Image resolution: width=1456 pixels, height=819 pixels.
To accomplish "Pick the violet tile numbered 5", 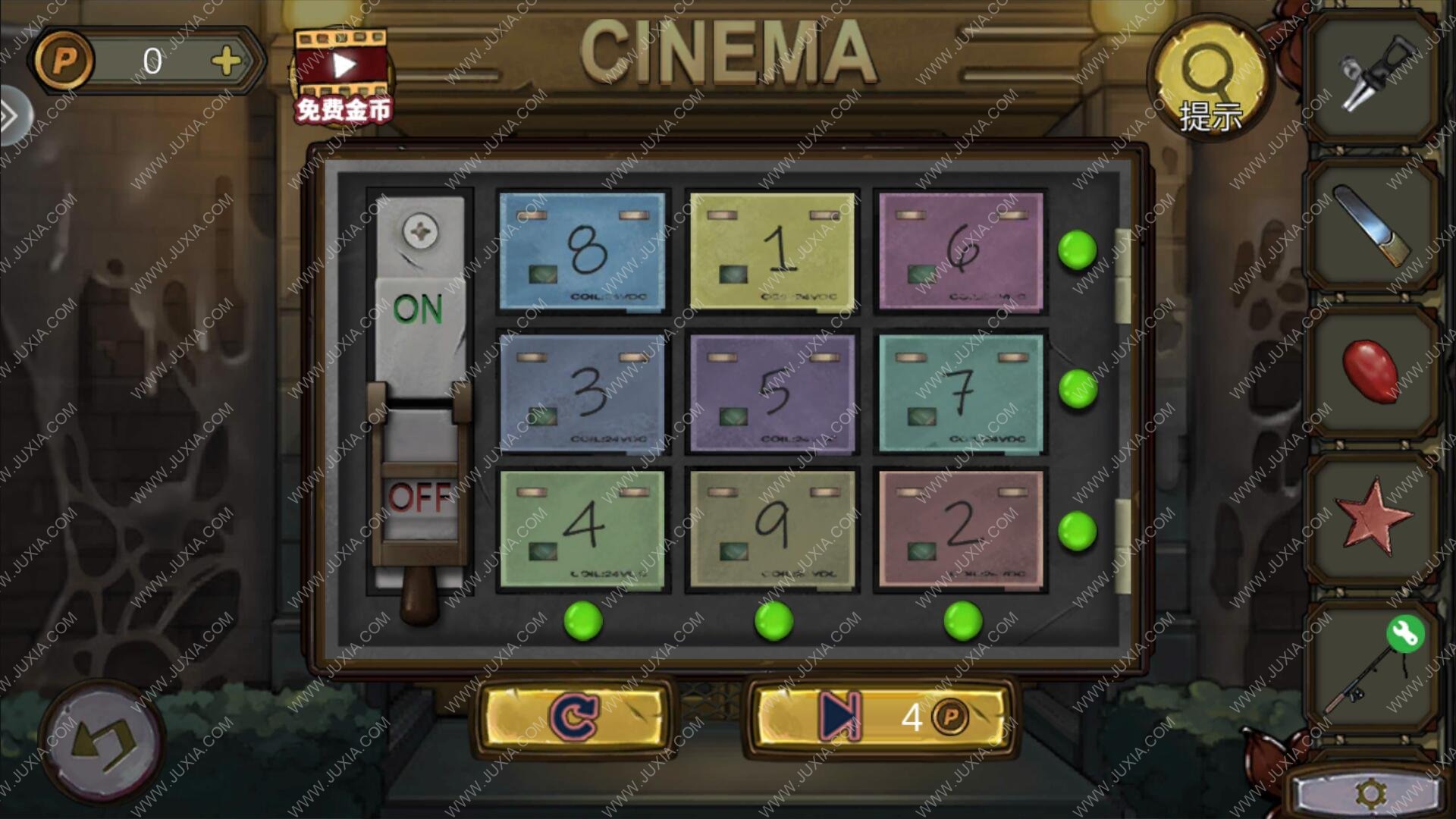I will tap(773, 392).
